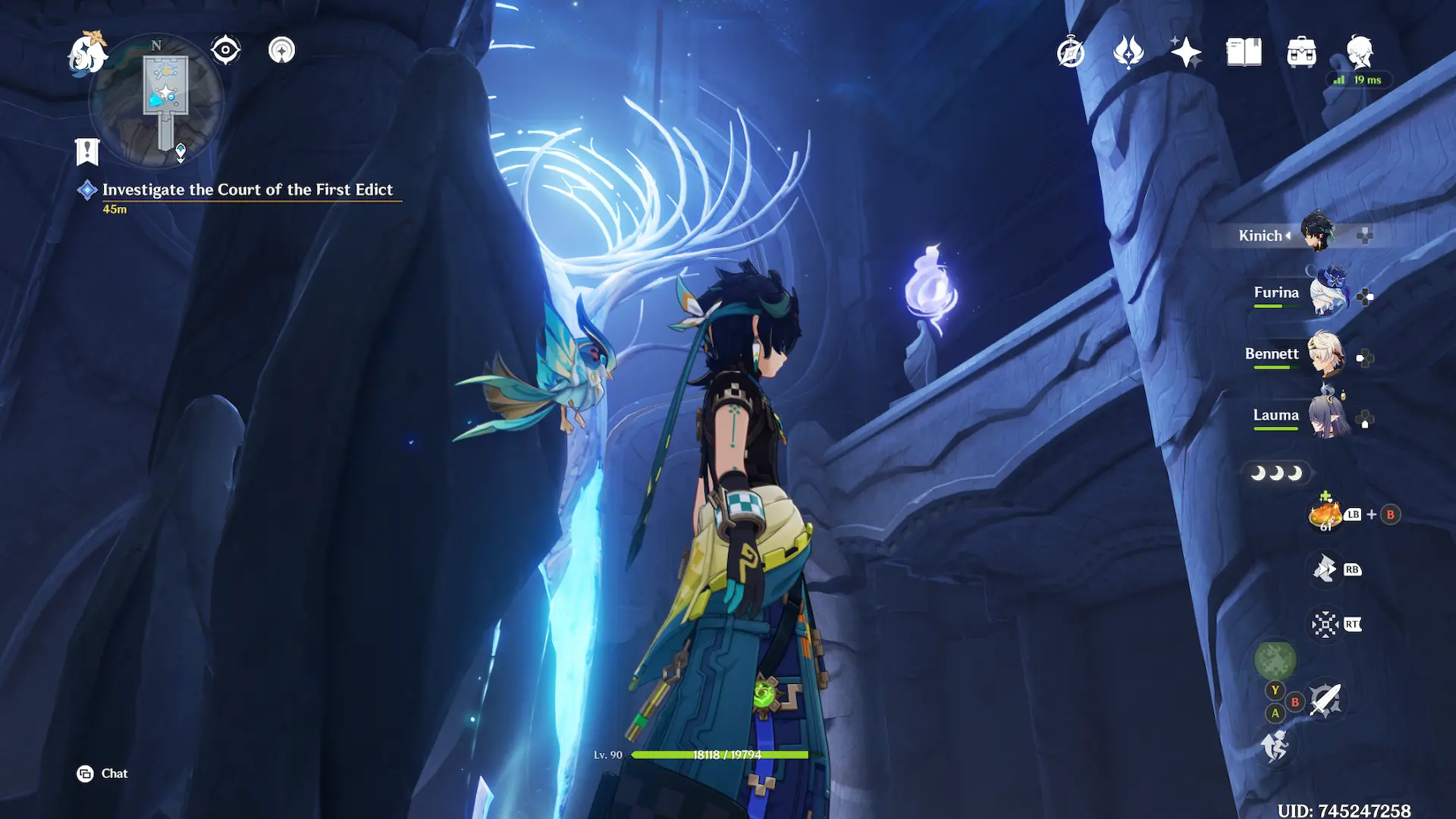This screenshot has width=1456, height=819.
Task: Open the compass events icon
Action: [1071, 52]
